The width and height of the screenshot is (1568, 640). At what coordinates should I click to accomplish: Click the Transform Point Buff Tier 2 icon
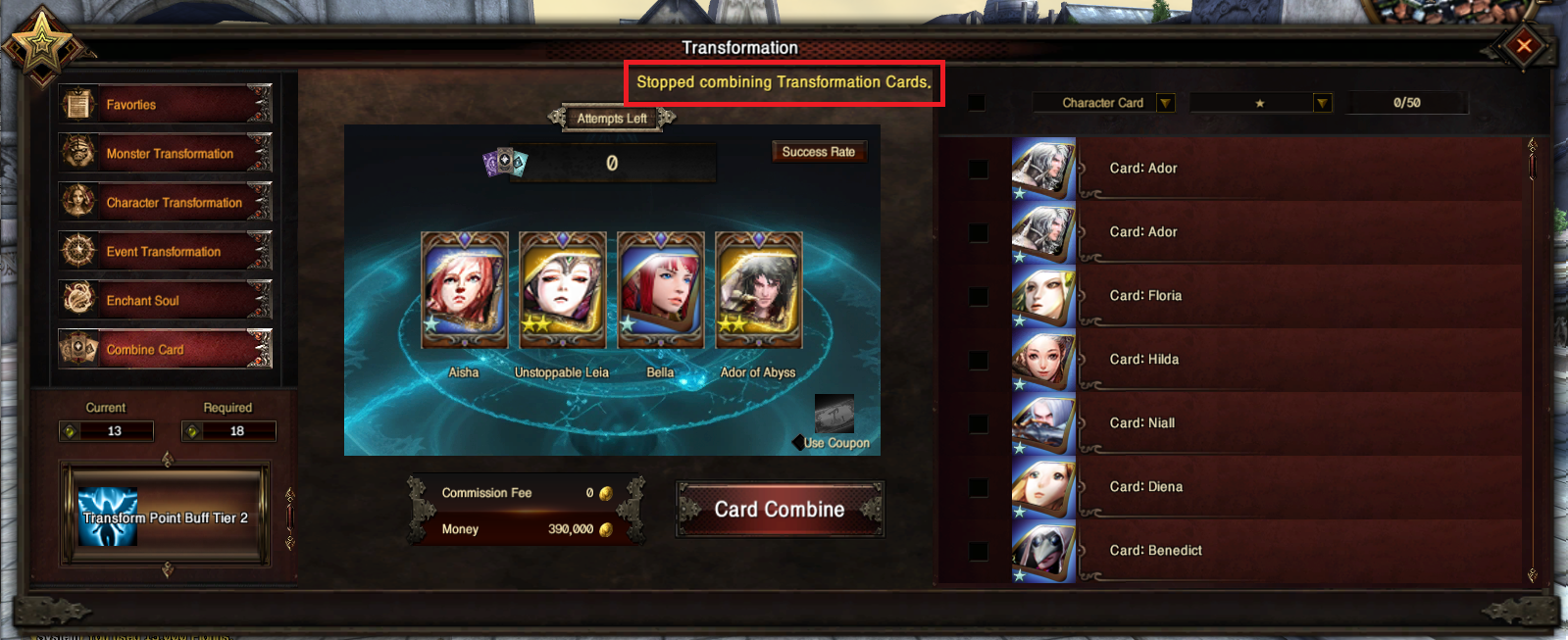(108, 517)
